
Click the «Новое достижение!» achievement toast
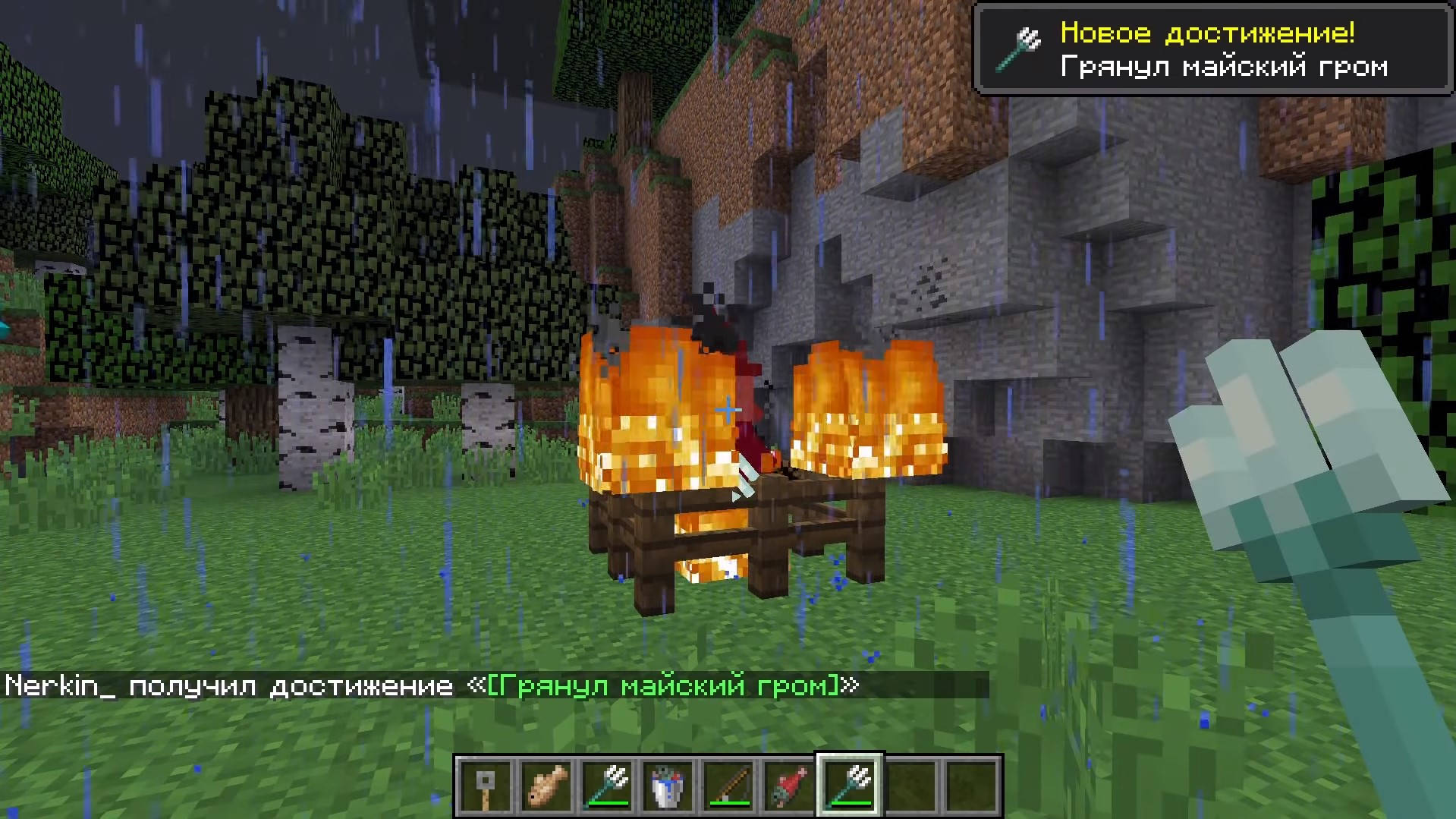[1212, 49]
